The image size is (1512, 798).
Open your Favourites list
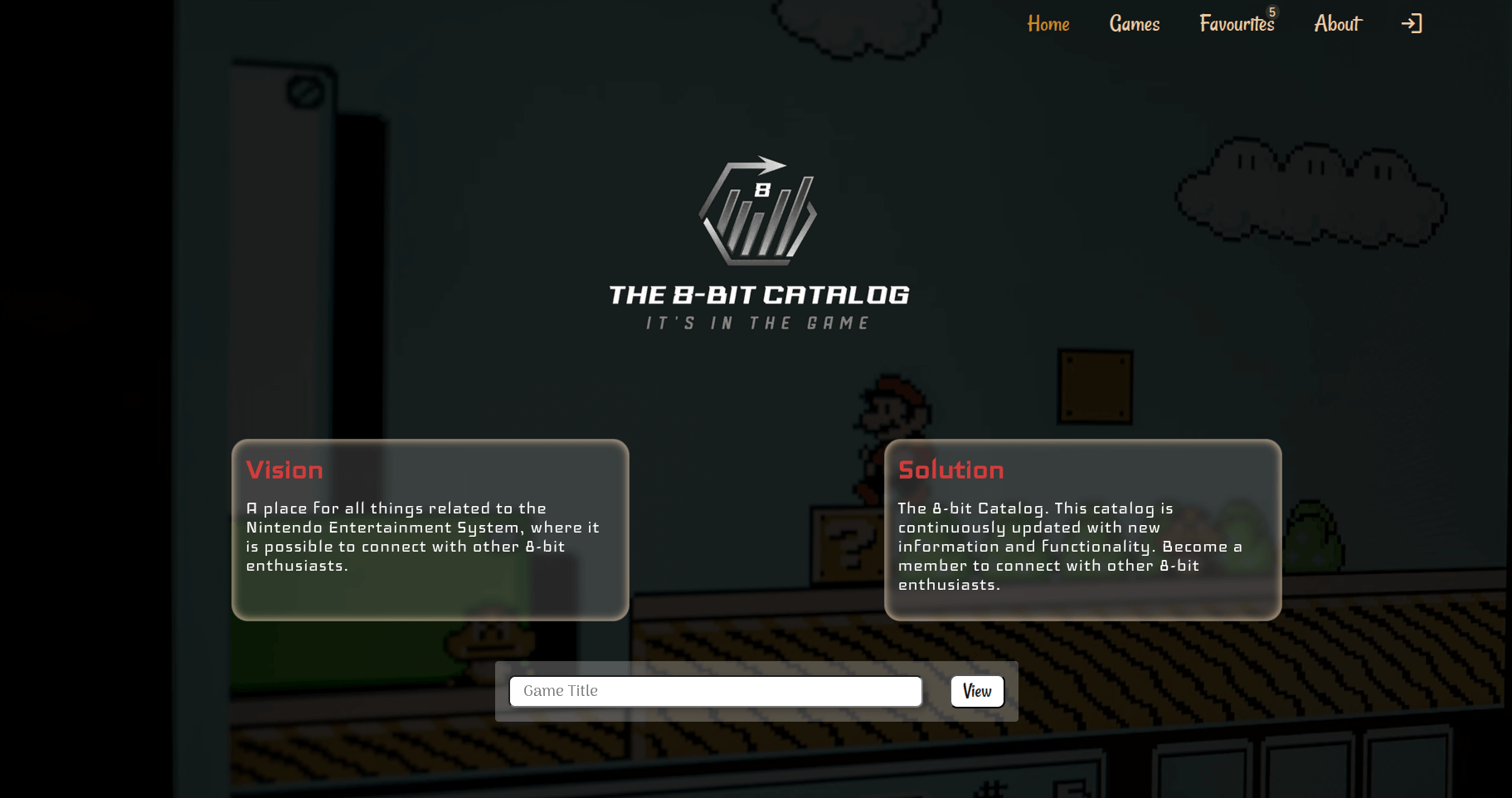pyautogui.click(x=1237, y=23)
